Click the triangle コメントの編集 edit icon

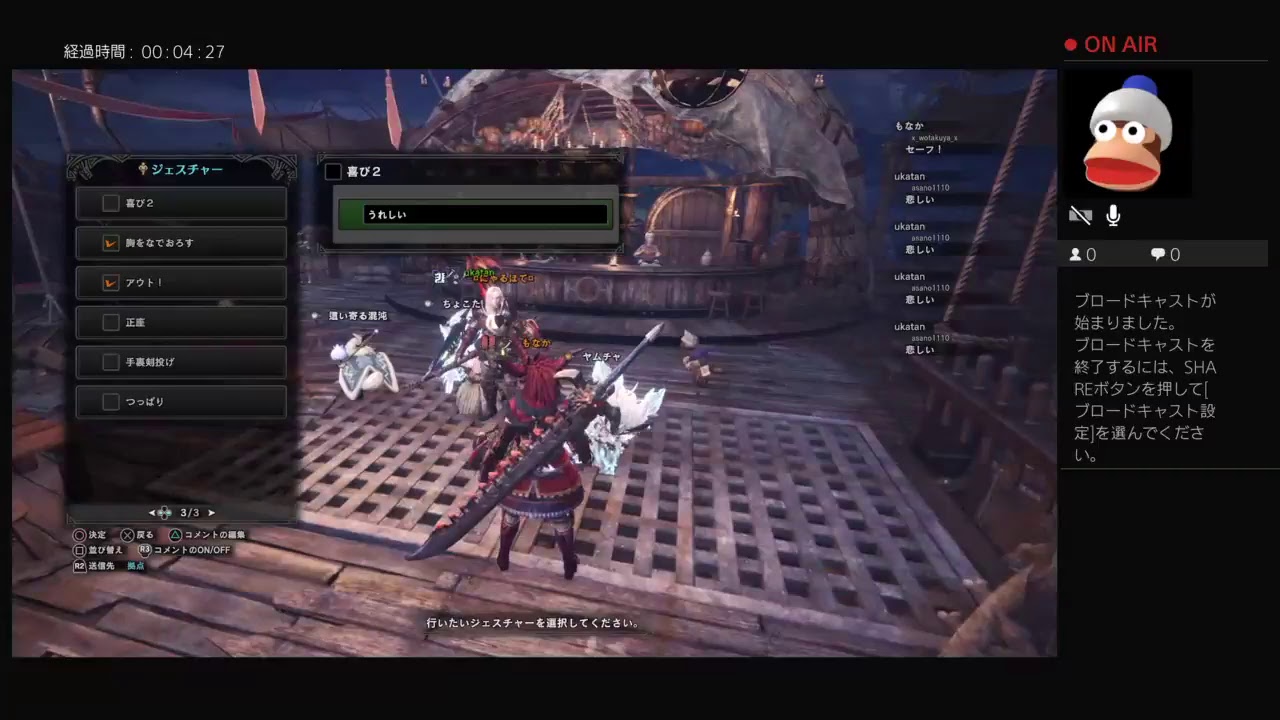[x=175, y=535]
